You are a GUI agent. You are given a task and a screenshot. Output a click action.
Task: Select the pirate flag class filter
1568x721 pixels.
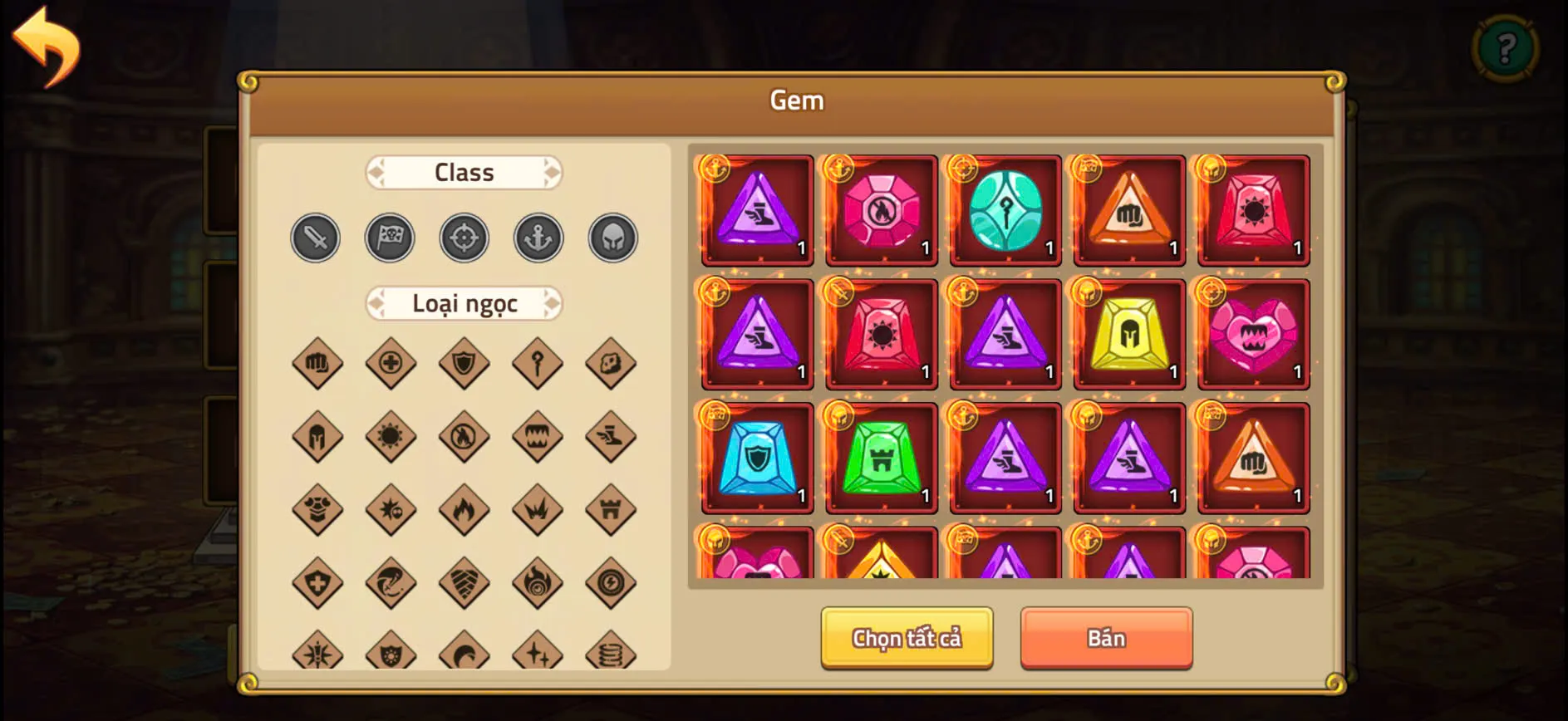(x=390, y=238)
